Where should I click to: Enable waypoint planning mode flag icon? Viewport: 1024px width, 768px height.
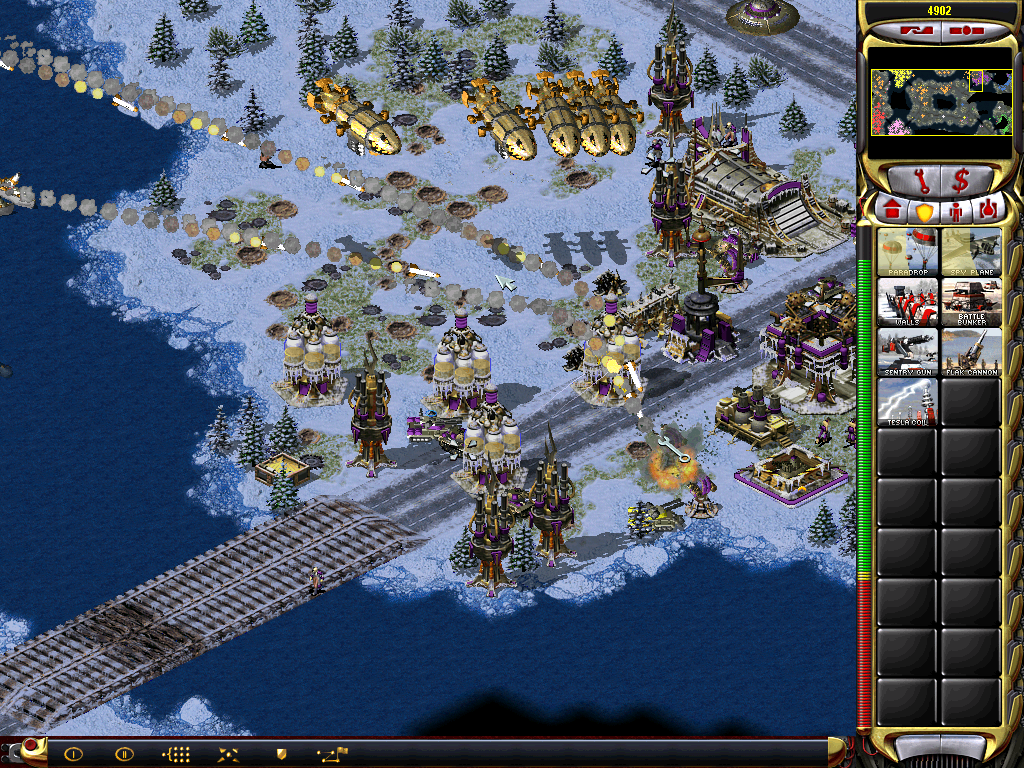pyautogui.click(x=332, y=754)
